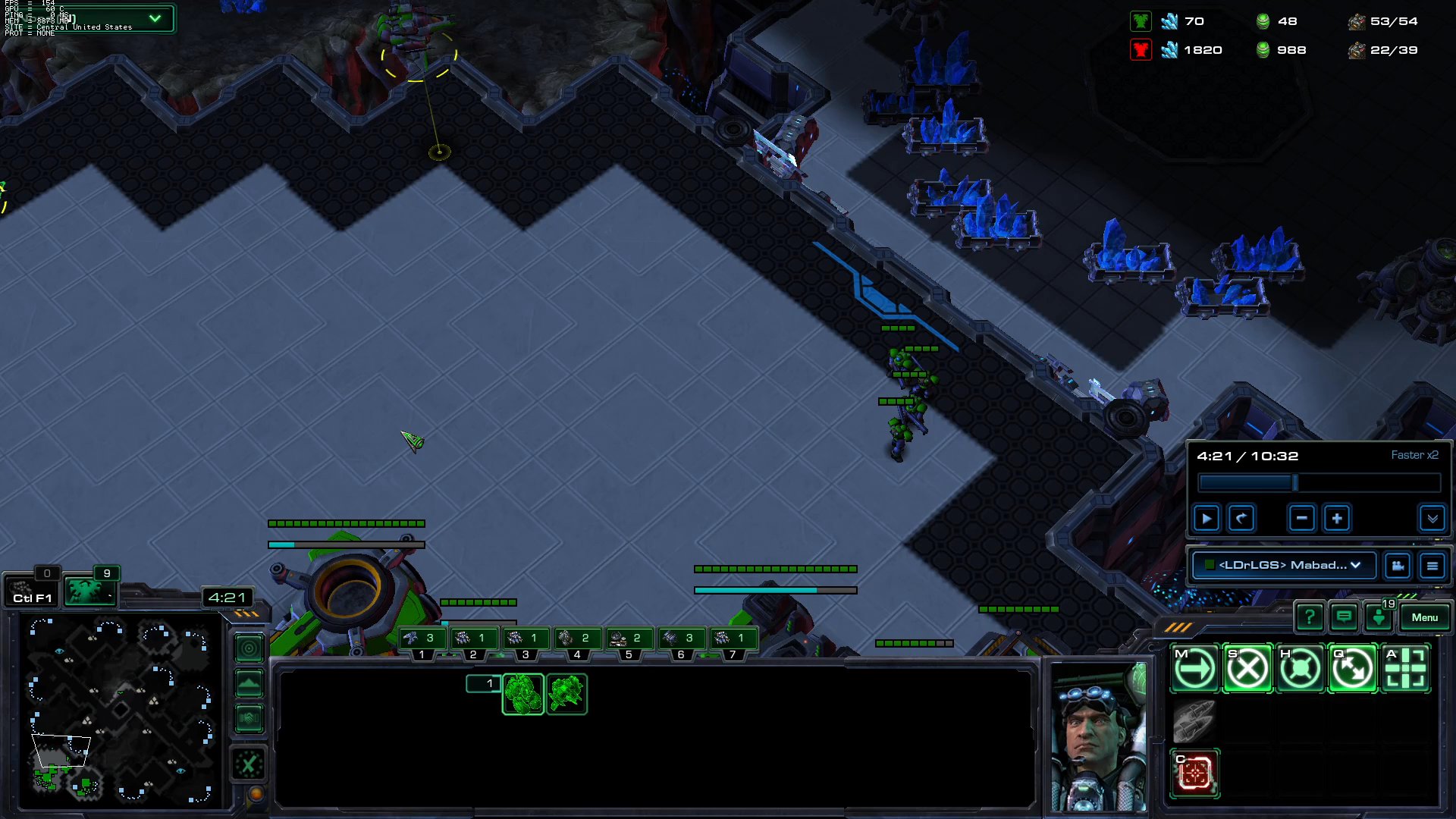The height and width of the screenshot is (819, 1456).
Task: Select the Hold Position command
Action: click(x=1300, y=668)
